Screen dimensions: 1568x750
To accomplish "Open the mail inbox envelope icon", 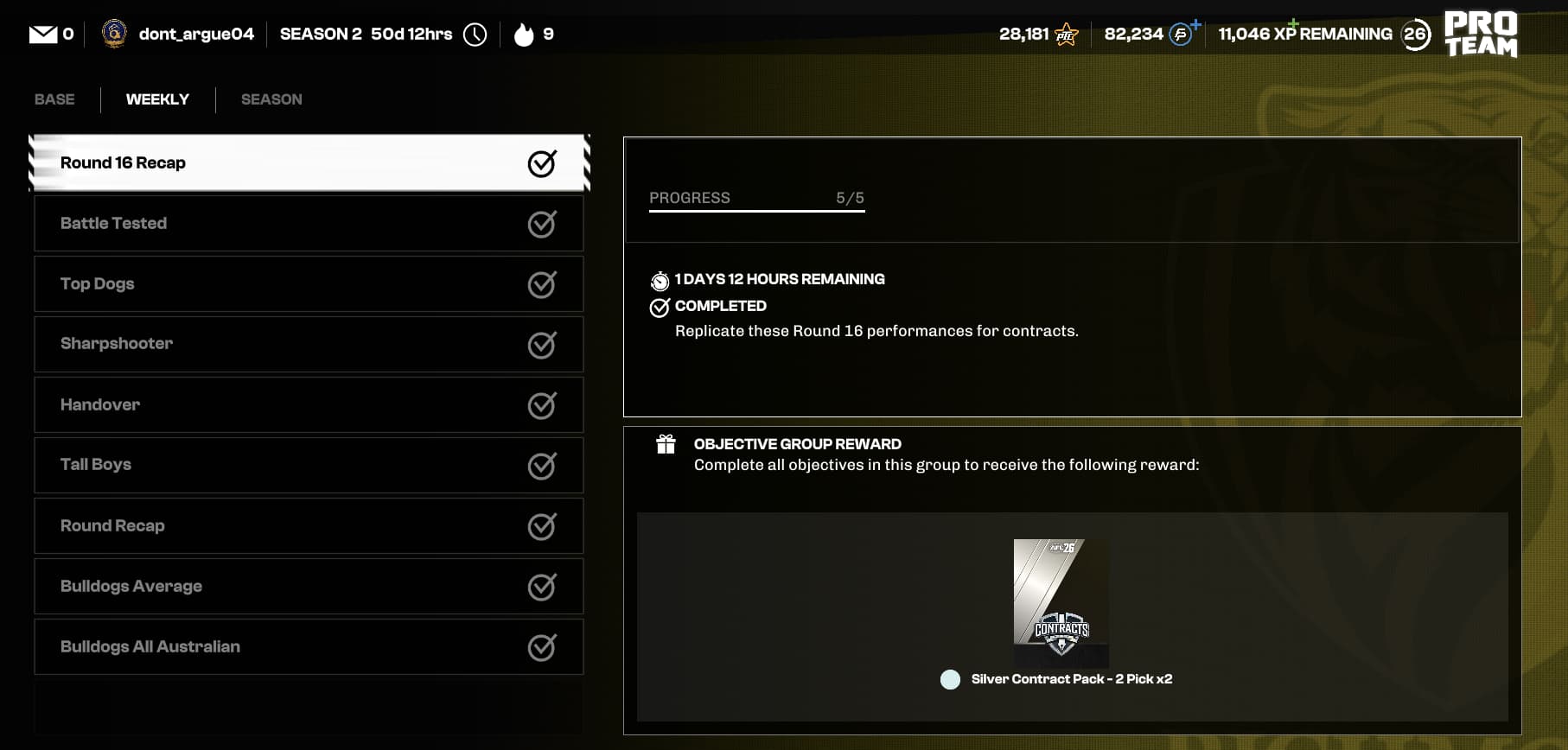I will 43,35.
